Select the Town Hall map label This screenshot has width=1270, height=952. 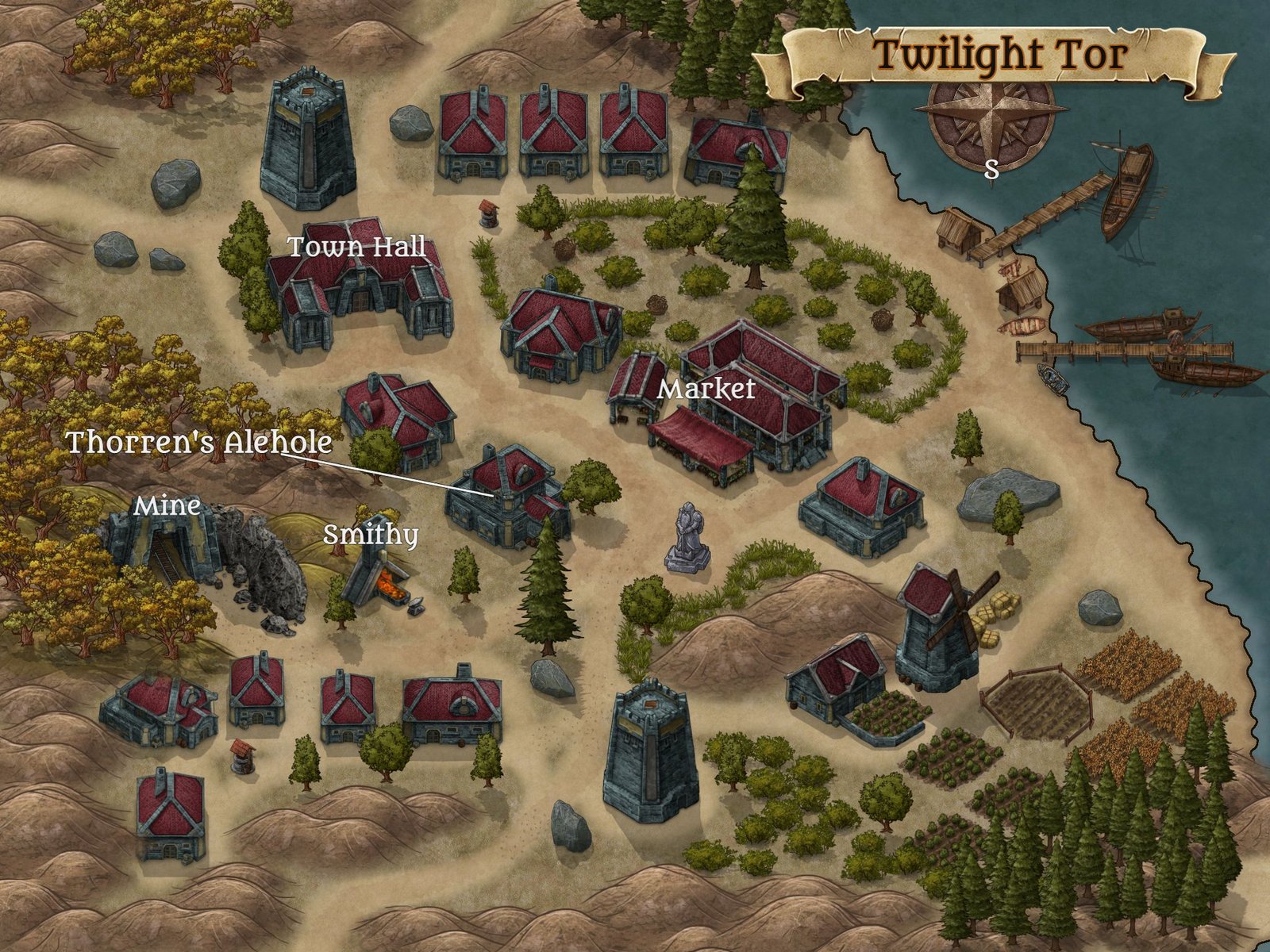(x=356, y=247)
